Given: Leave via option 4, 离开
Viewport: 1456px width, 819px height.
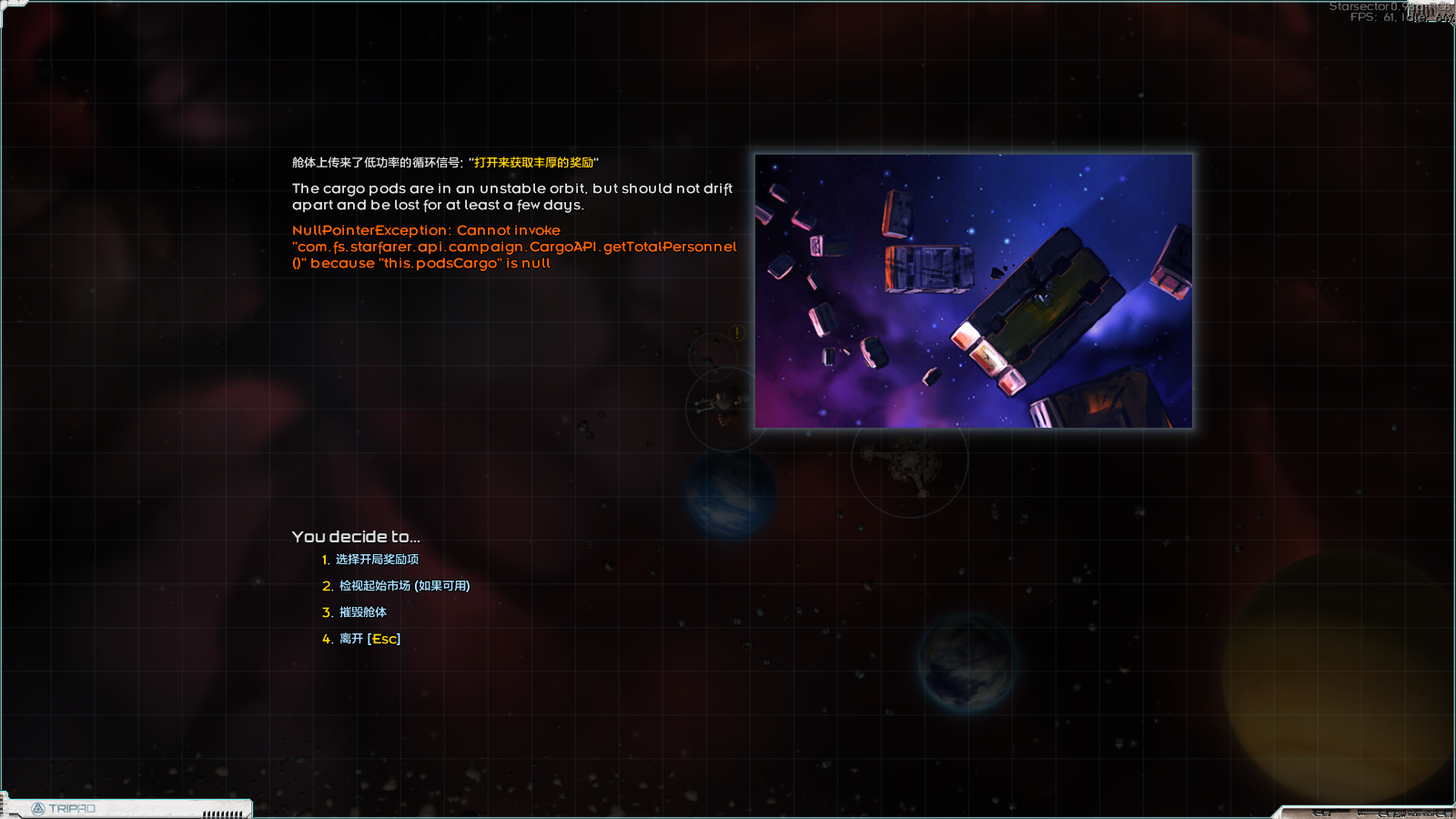Looking at the screenshot, I should click(x=369, y=639).
